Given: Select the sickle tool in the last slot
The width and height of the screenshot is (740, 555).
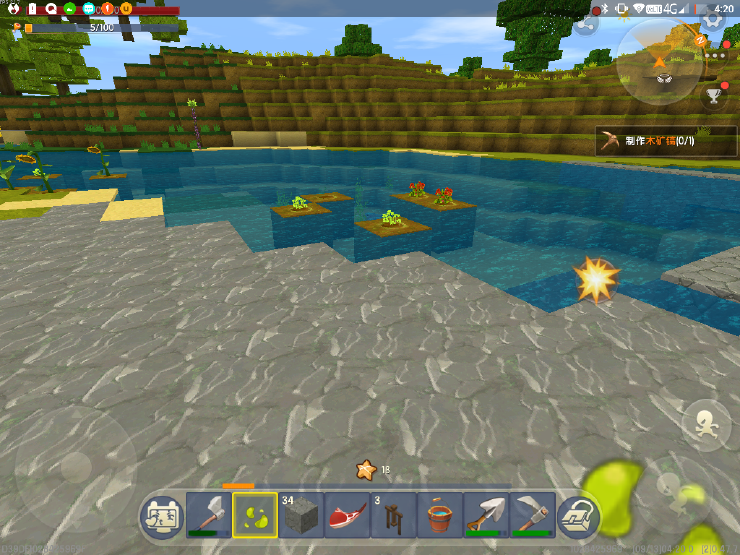Looking at the screenshot, I should click(x=531, y=516).
